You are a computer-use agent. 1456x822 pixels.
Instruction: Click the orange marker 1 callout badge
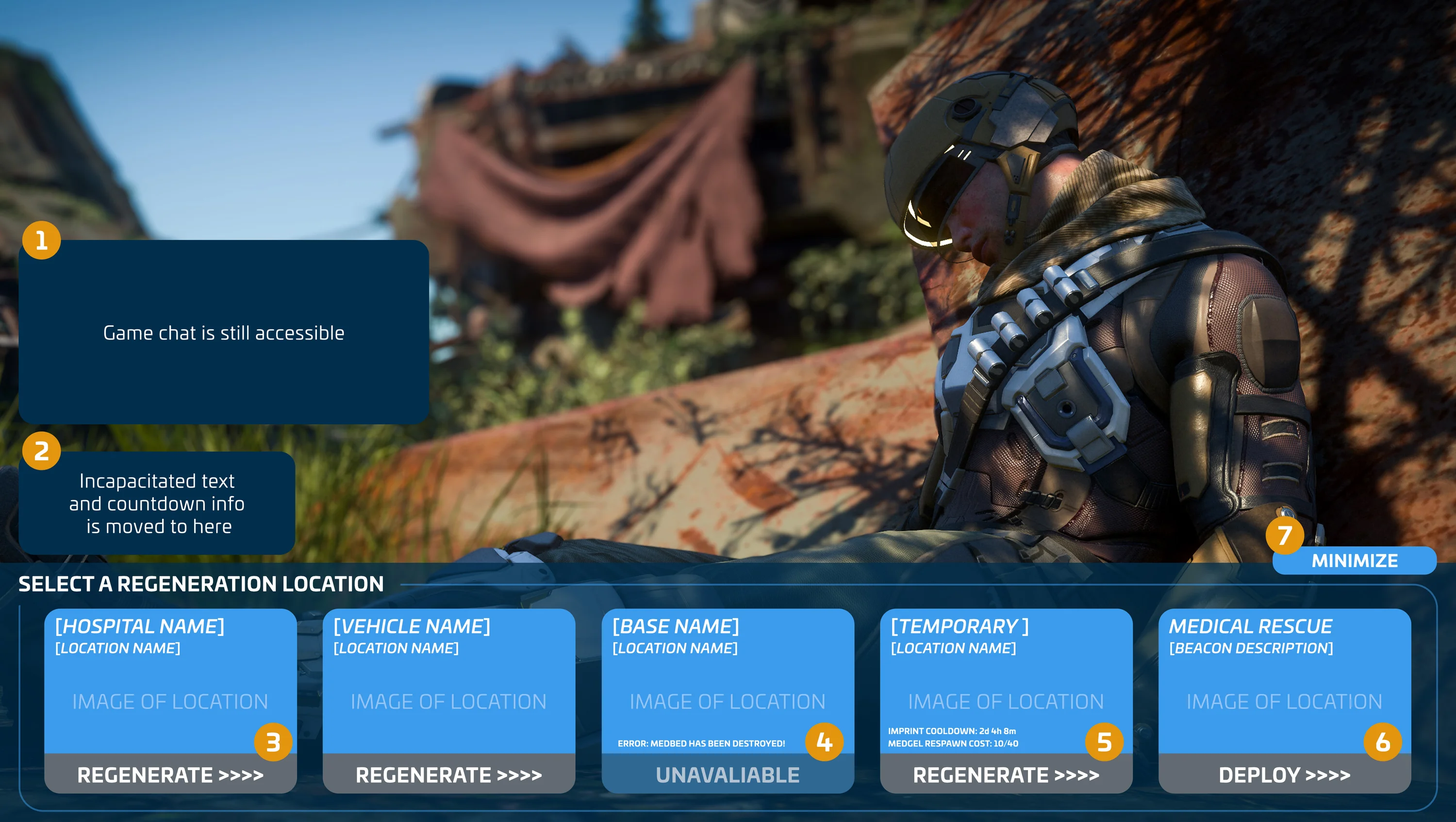click(x=42, y=240)
